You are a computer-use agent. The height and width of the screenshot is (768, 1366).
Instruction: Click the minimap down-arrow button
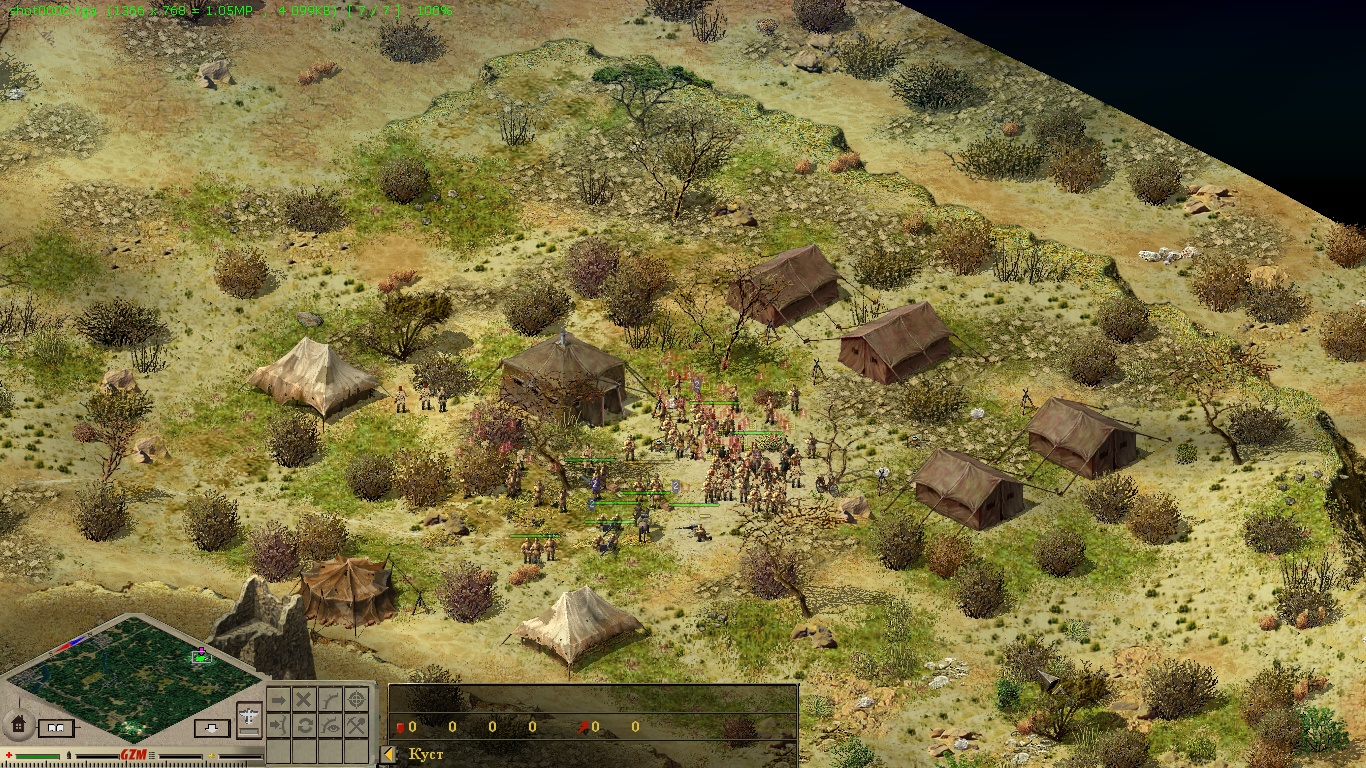[212, 728]
